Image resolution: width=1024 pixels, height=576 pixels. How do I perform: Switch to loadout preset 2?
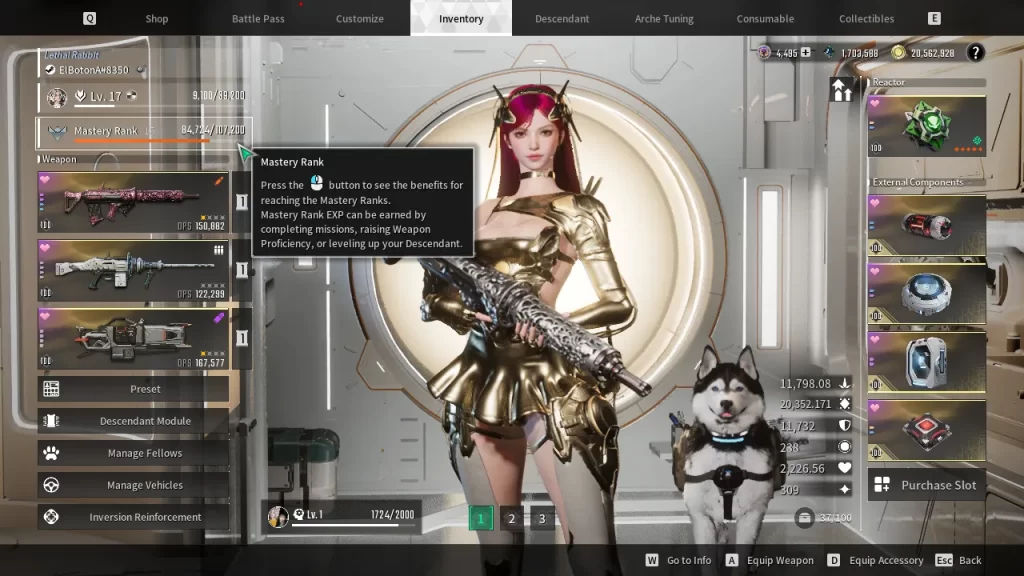pyautogui.click(x=511, y=518)
